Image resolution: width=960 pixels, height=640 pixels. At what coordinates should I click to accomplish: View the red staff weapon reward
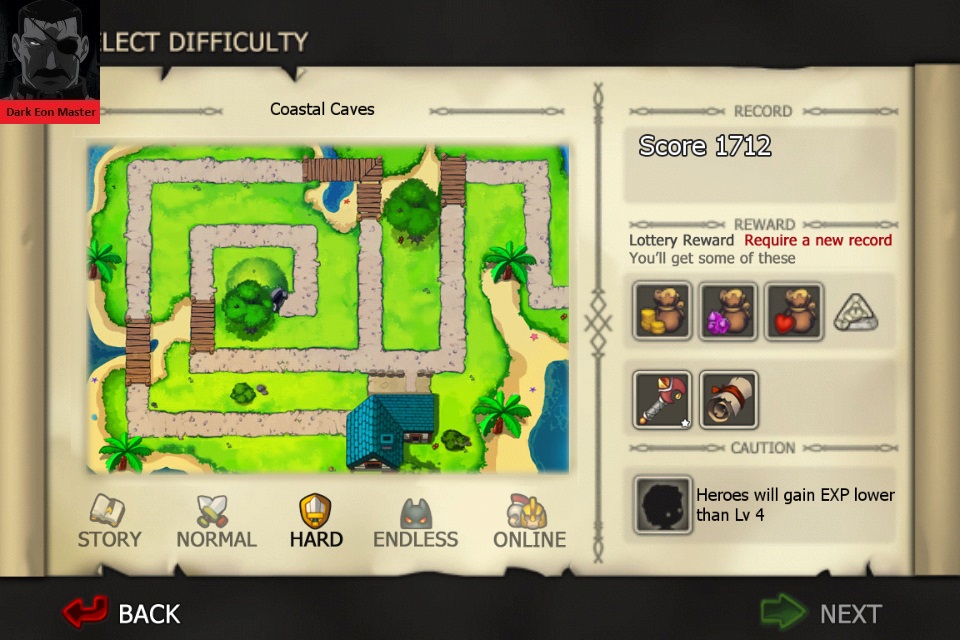(662, 400)
